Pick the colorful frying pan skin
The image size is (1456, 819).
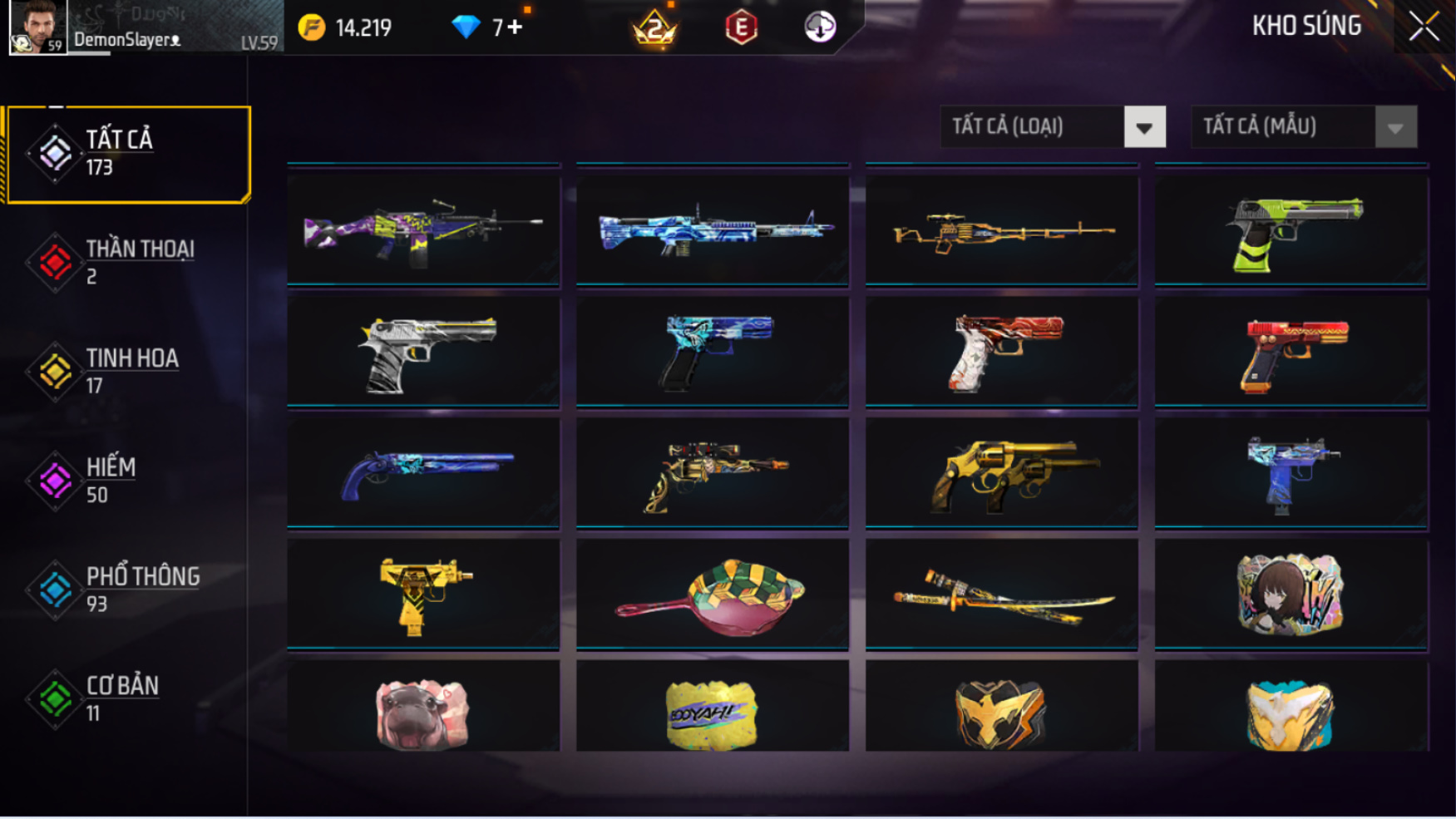coord(712,594)
